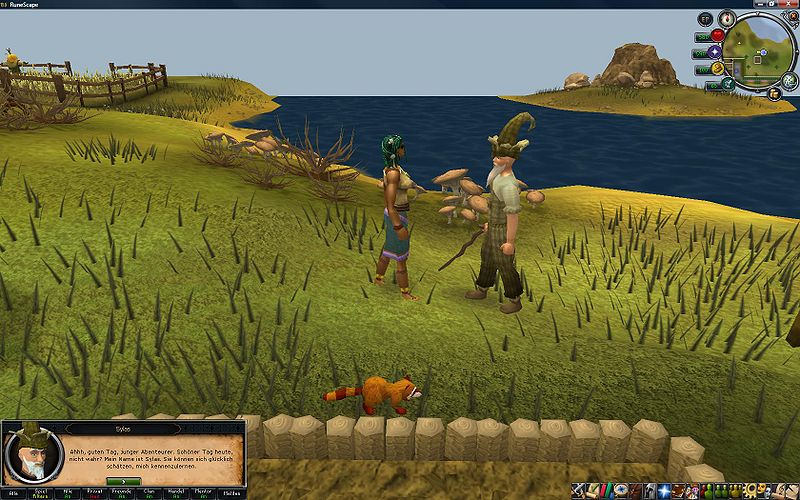Minimize the RuneScape window
Viewport: 800px width, 500px height.
pyautogui.click(x=760, y=4)
